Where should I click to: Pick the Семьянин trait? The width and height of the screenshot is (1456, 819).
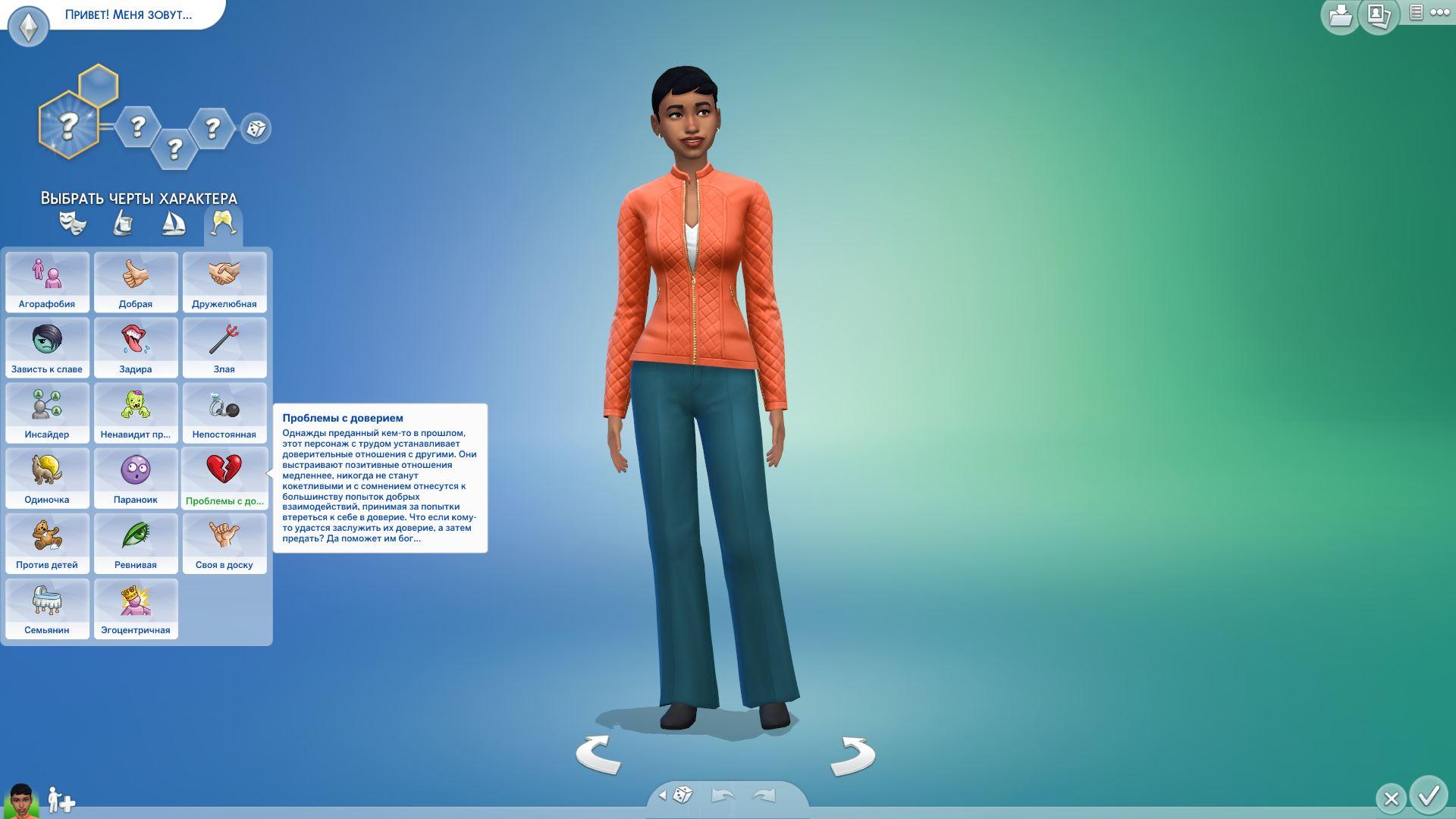point(47,608)
